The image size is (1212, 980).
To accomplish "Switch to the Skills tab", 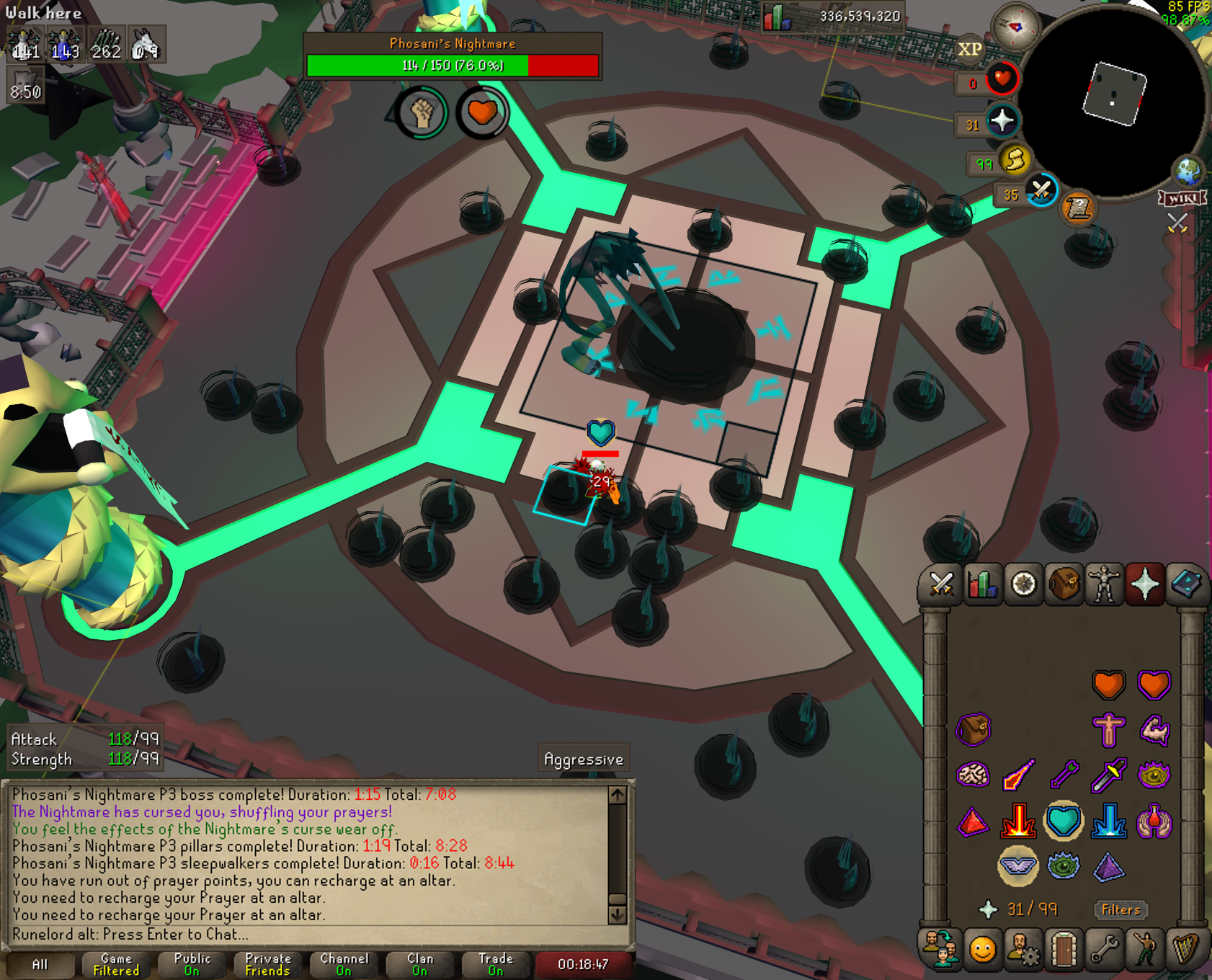I will 982,584.
